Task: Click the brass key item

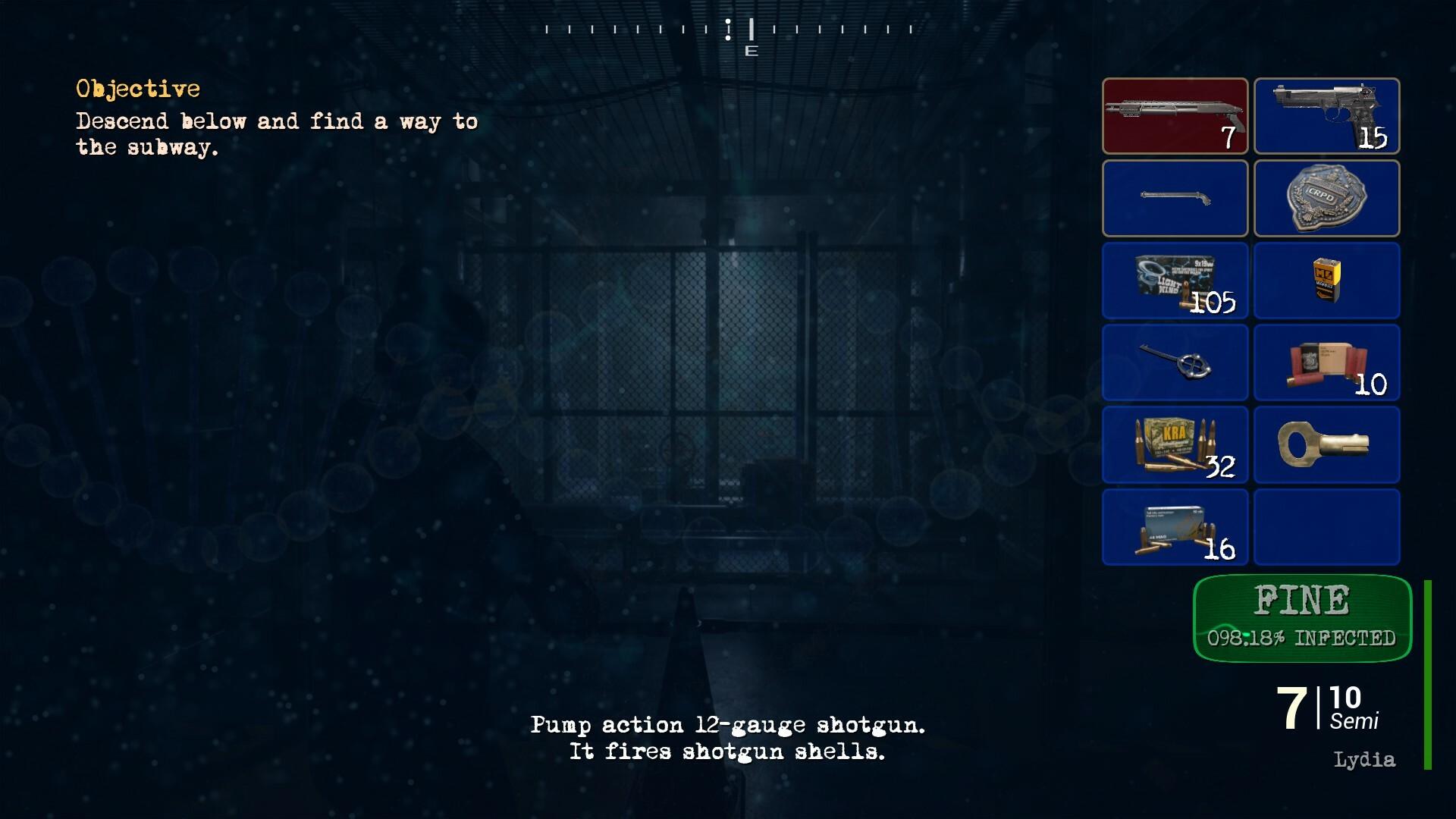Action: tap(1326, 444)
